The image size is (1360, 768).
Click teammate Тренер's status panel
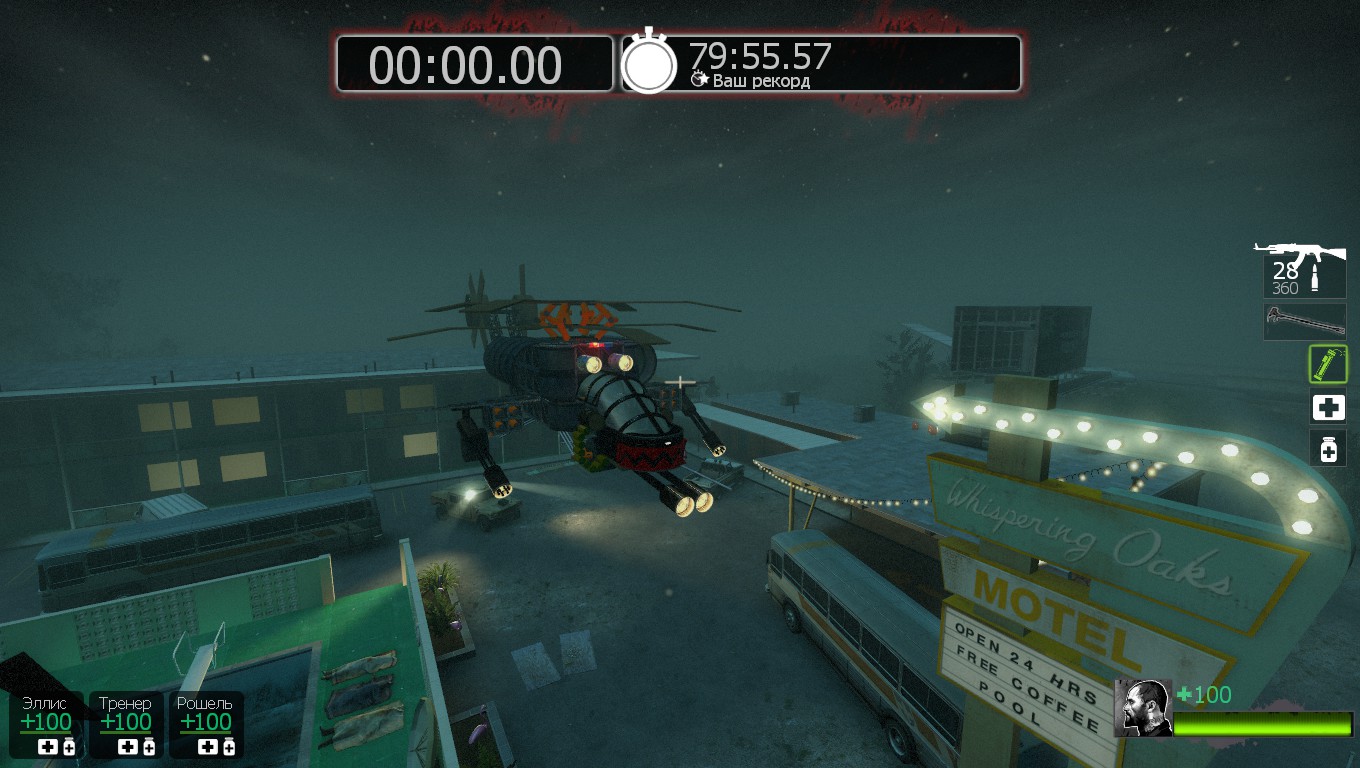(126, 724)
